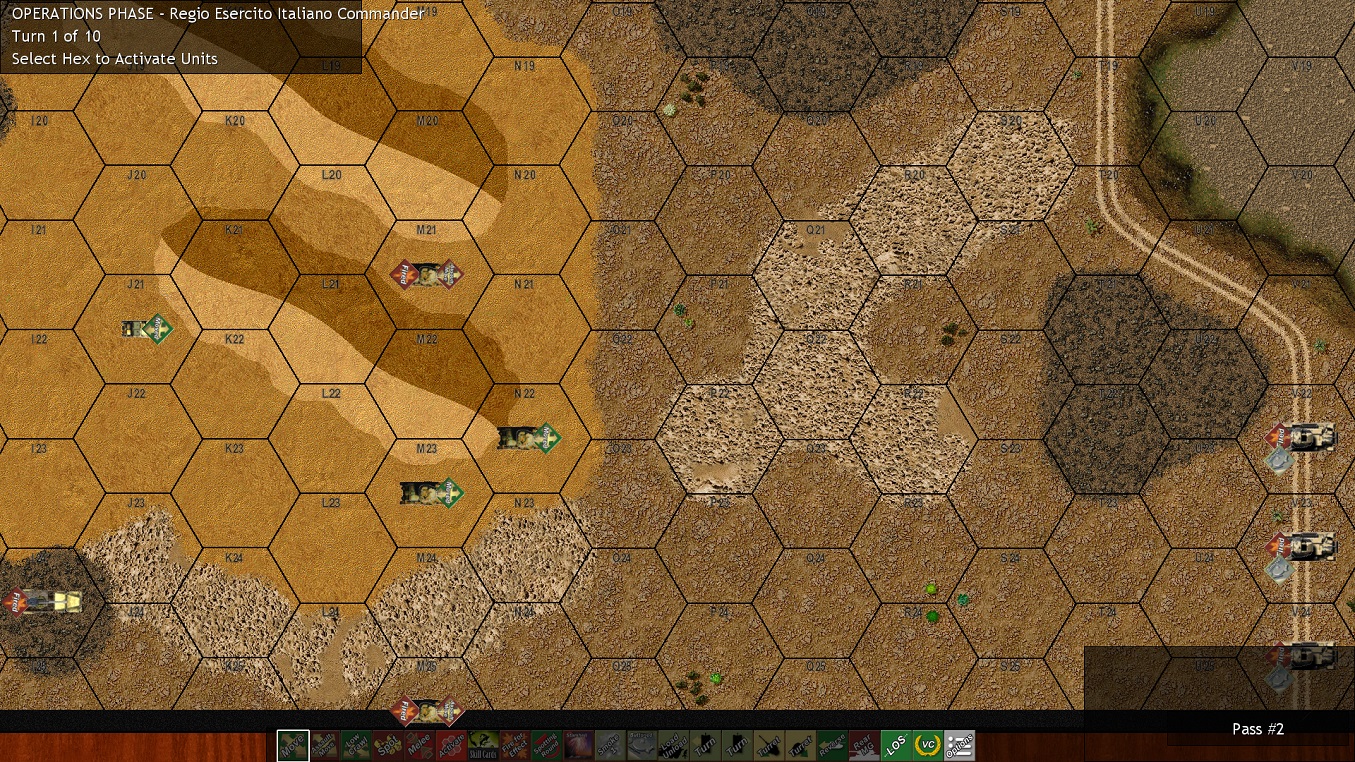Screen dimensions: 1355x762
Task: Select the Assault Move icon
Action: point(325,745)
